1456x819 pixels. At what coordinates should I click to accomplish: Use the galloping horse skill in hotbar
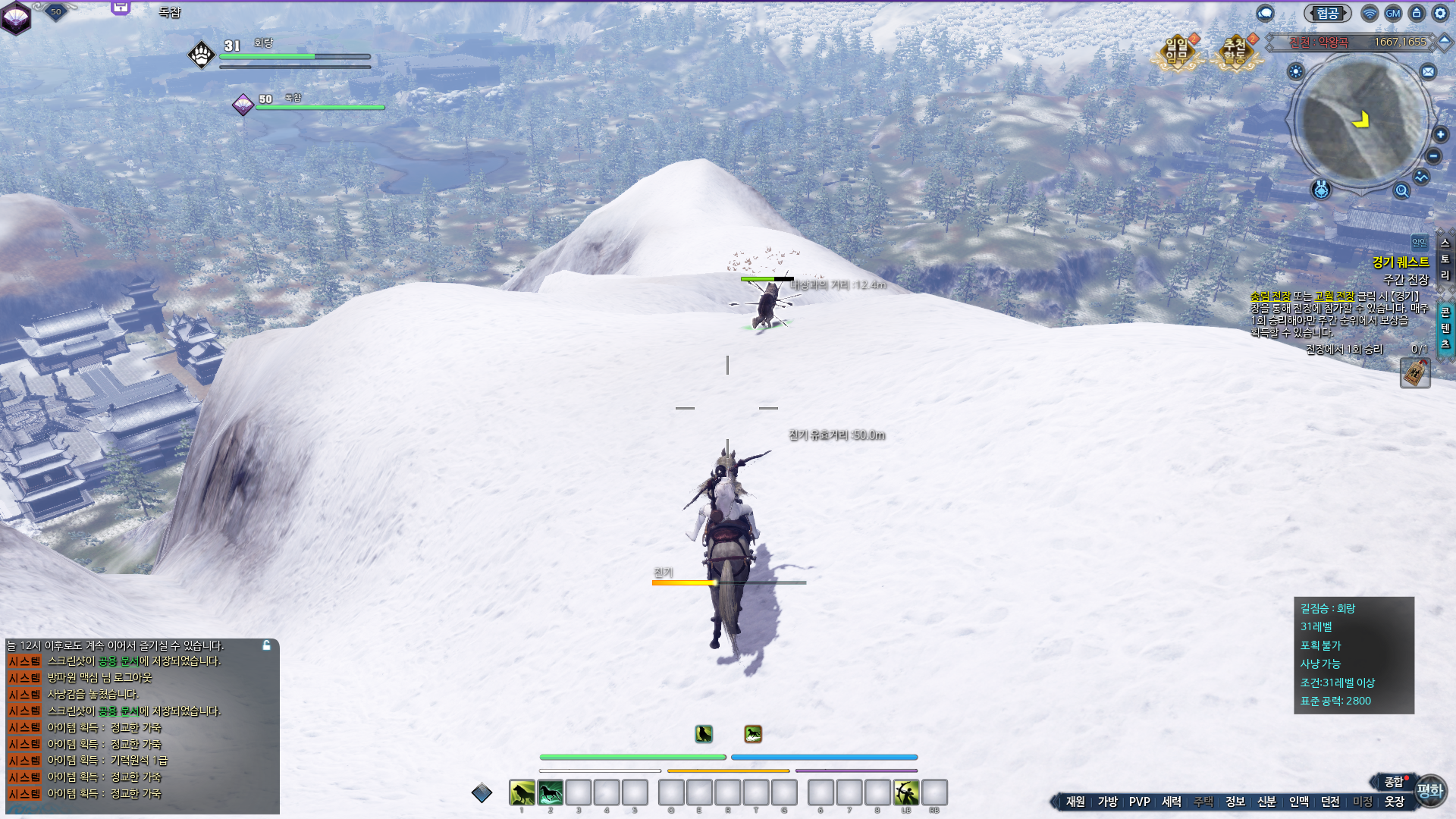(551, 793)
